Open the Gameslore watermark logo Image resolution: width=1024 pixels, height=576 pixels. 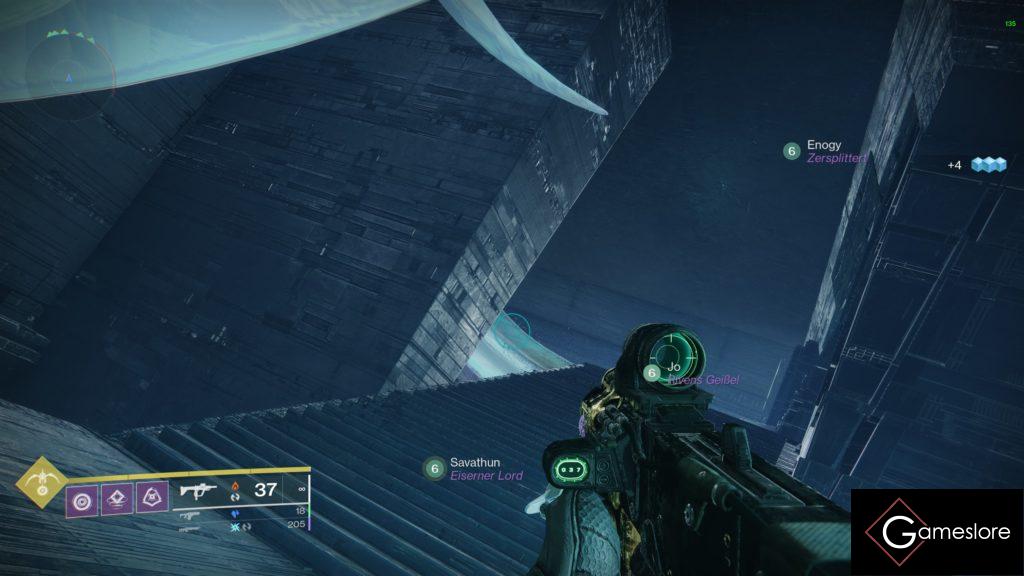tap(937, 532)
